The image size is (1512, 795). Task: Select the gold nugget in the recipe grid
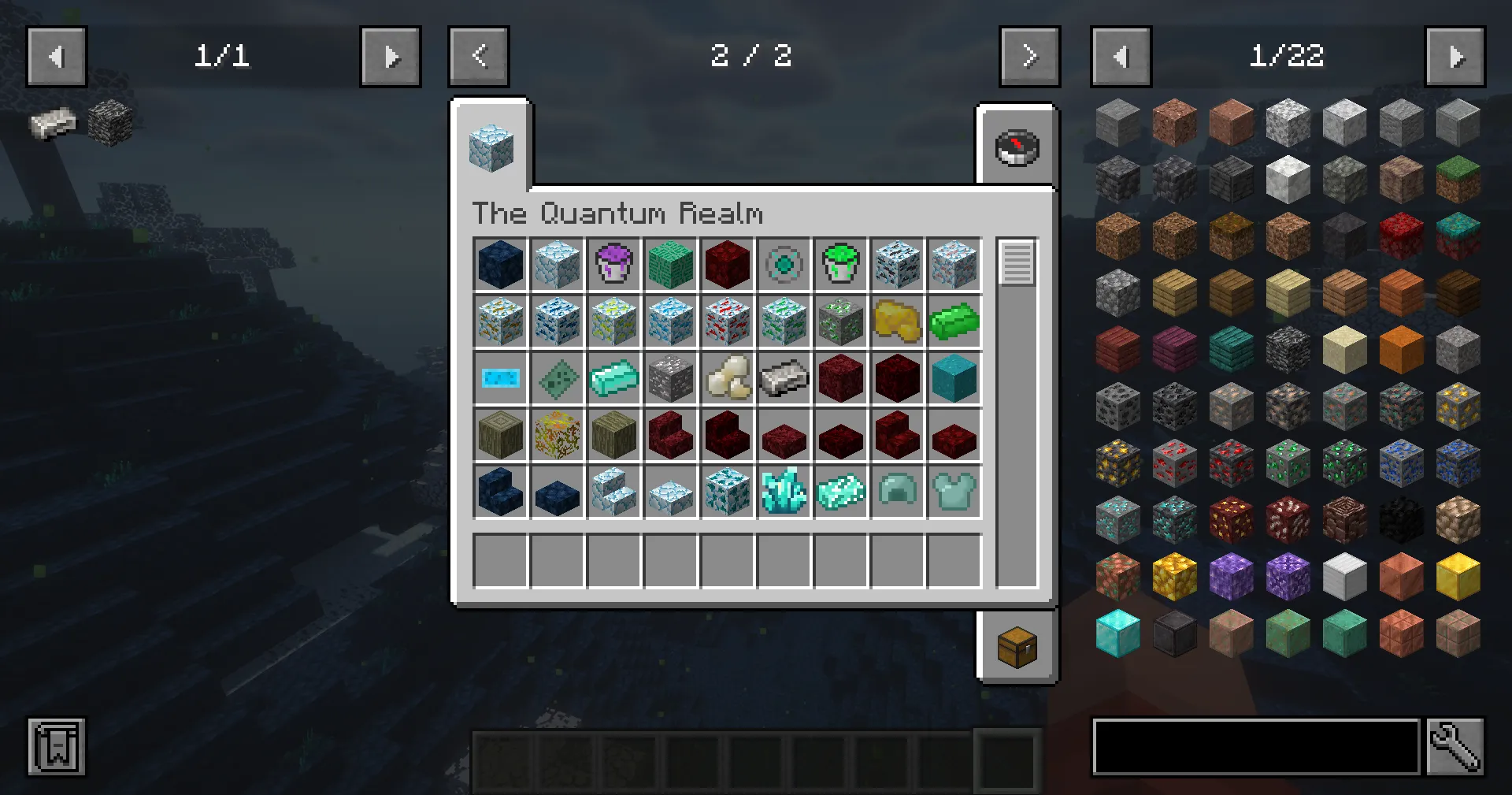click(x=897, y=321)
